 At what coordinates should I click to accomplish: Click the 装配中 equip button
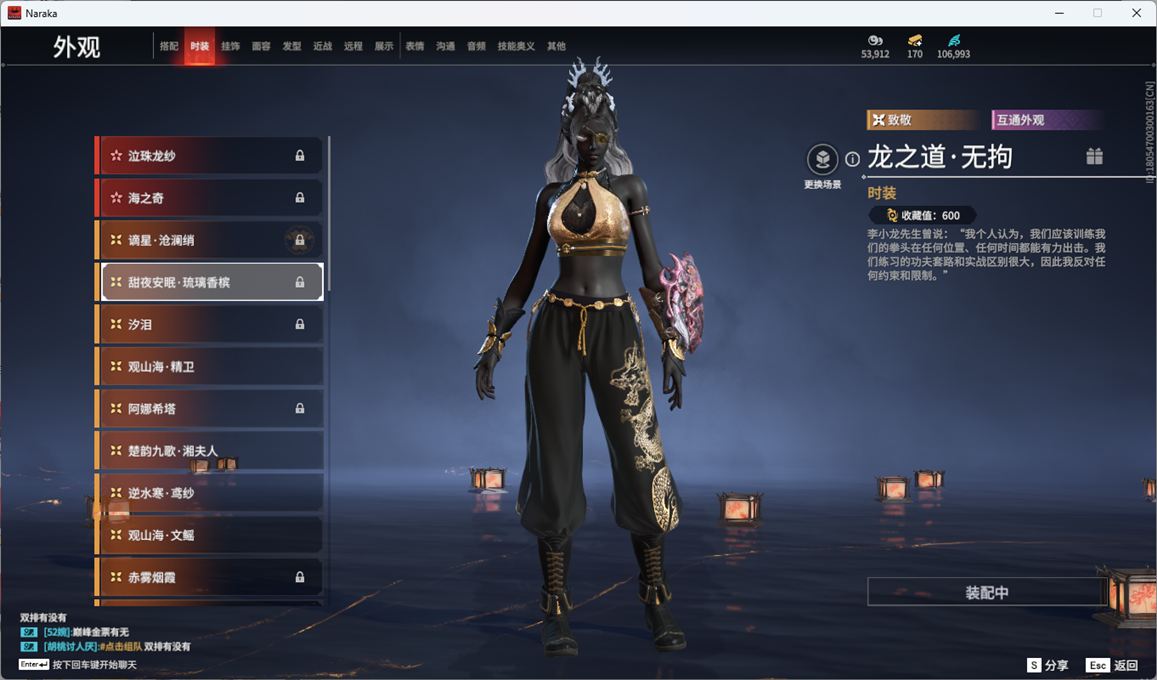pos(986,592)
